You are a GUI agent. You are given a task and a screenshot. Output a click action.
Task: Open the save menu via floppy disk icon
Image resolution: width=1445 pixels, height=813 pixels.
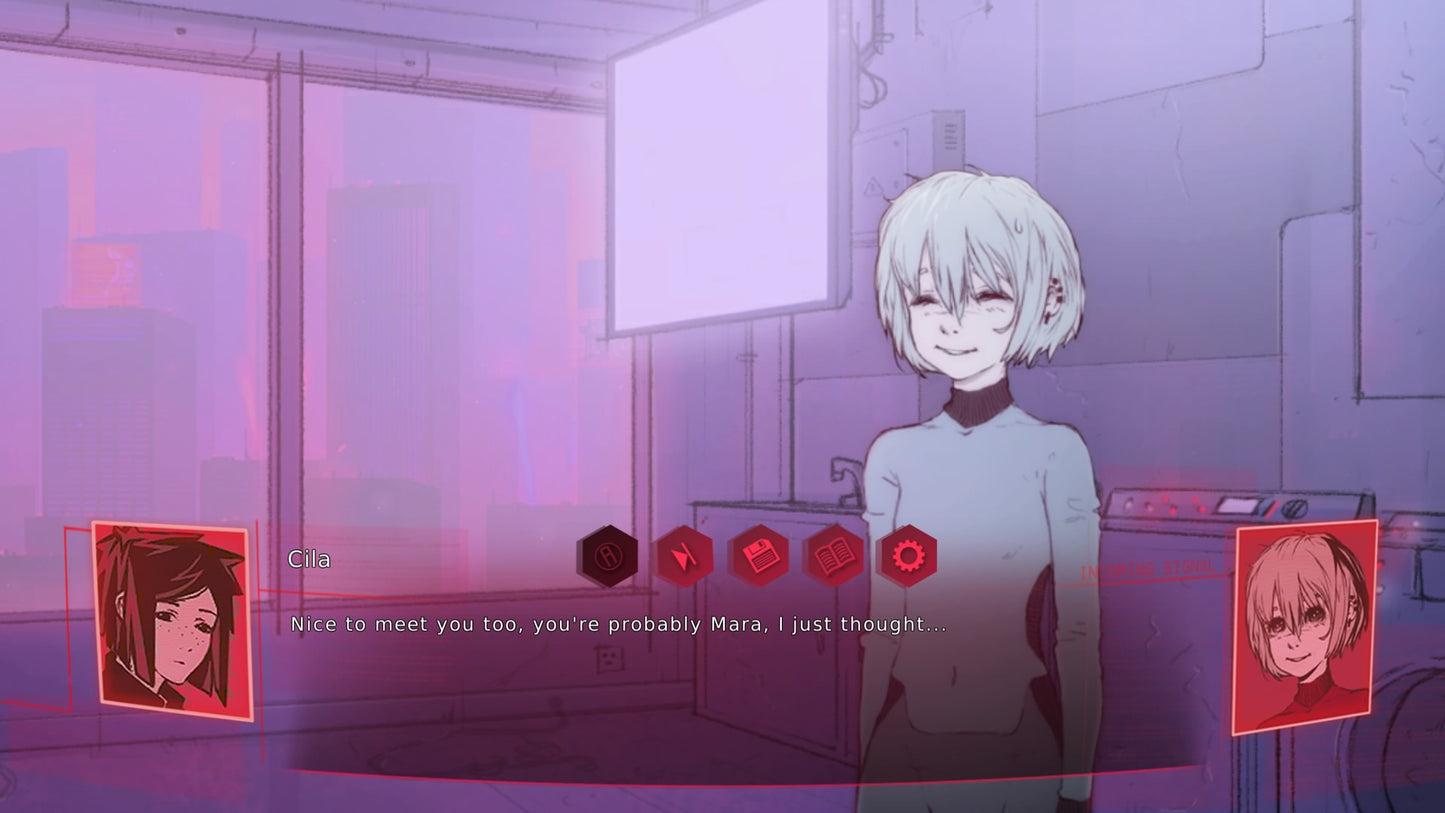pyautogui.click(x=759, y=556)
